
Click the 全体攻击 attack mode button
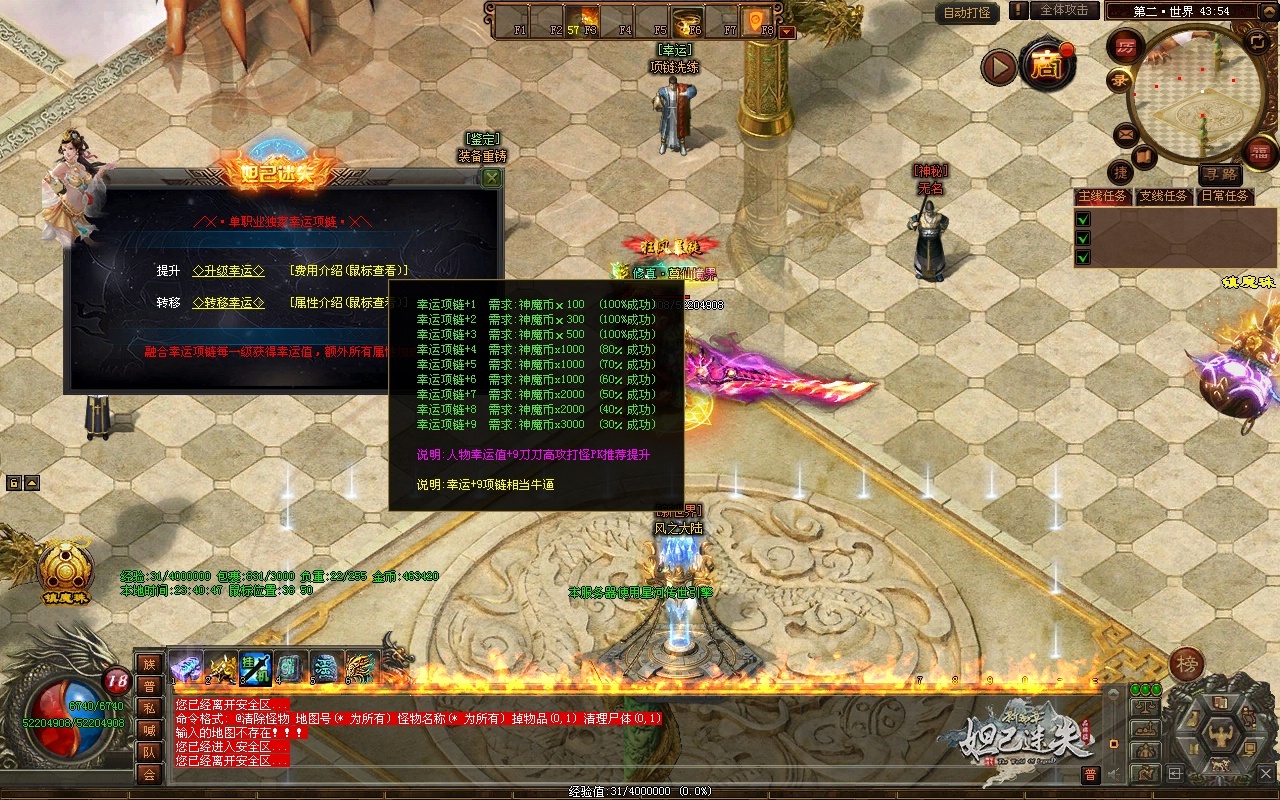[x=1064, y=10]
